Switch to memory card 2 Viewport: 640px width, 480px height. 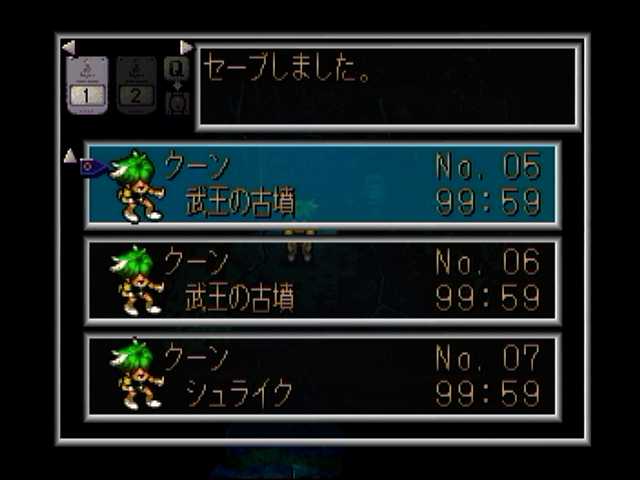tap(136, 84)
